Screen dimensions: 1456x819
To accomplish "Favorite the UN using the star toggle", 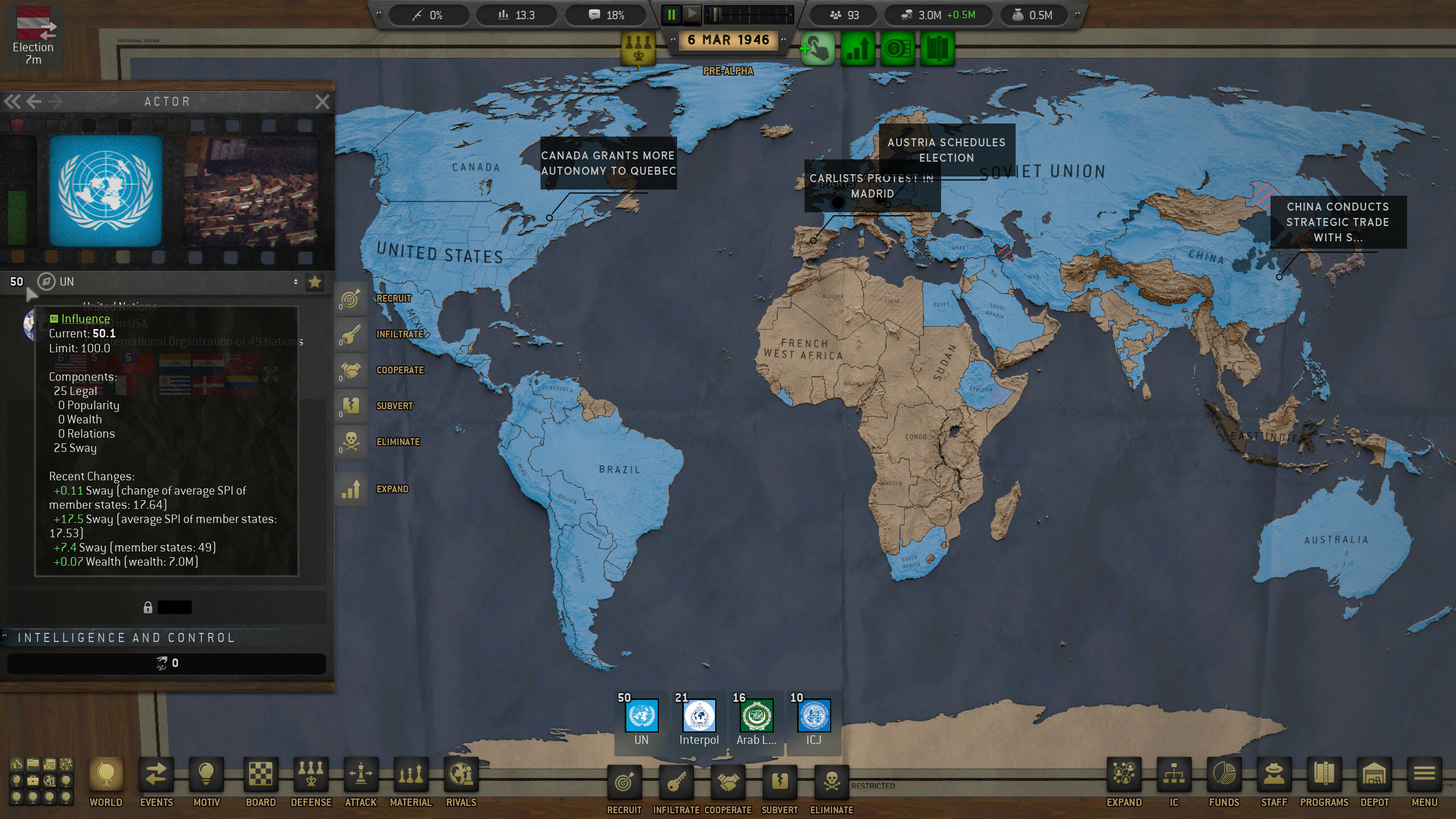I will coord(315,282).
